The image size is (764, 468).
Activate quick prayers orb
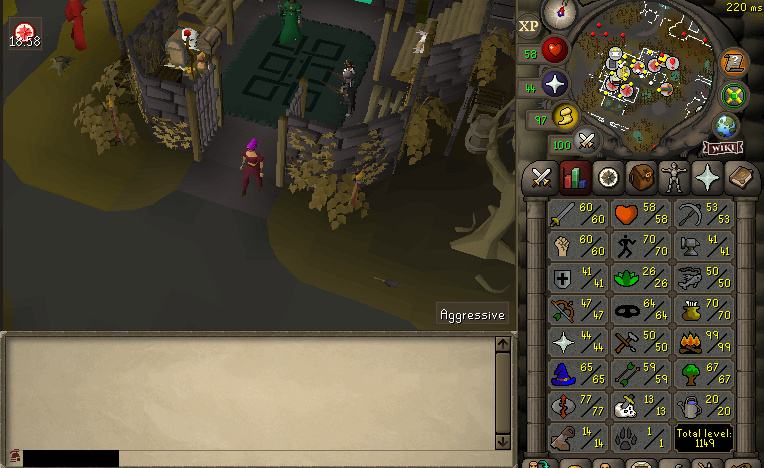[555, 84]
